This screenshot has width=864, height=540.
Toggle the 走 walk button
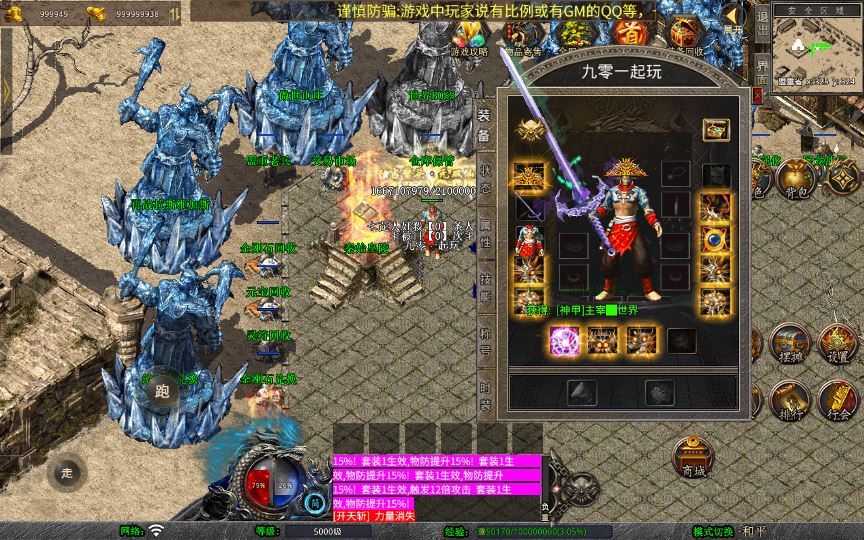tap(68, 471)
